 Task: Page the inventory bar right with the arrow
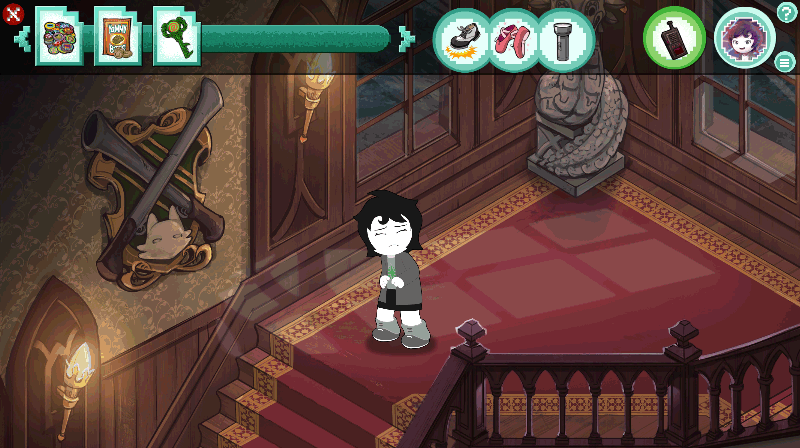pyautogui.click(x=405, y=39)
